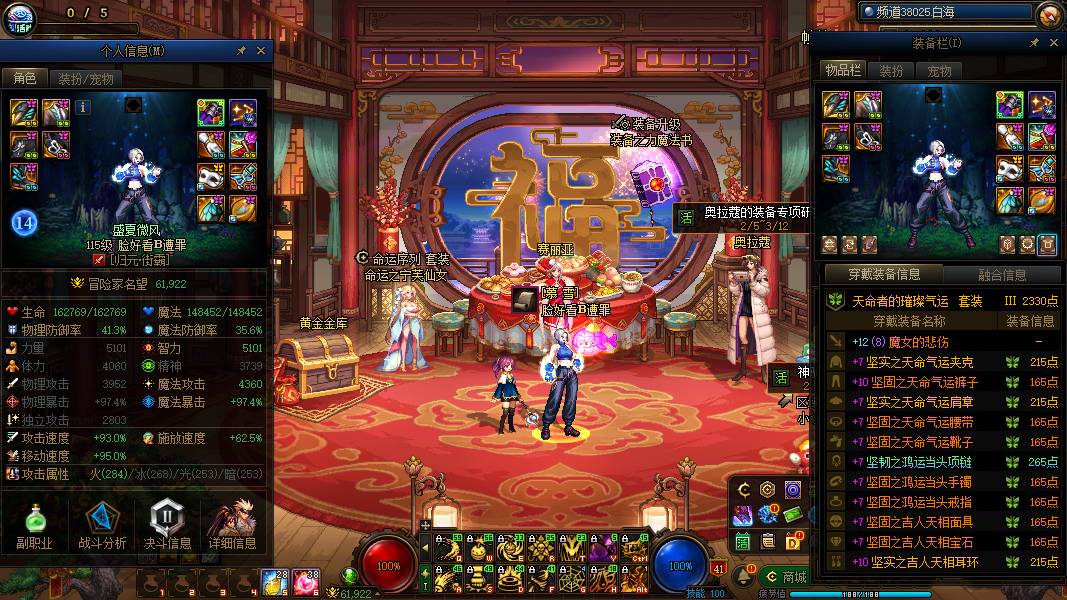Click the bell notification icon
The image size is (1067, 600).
pos(746,577)
